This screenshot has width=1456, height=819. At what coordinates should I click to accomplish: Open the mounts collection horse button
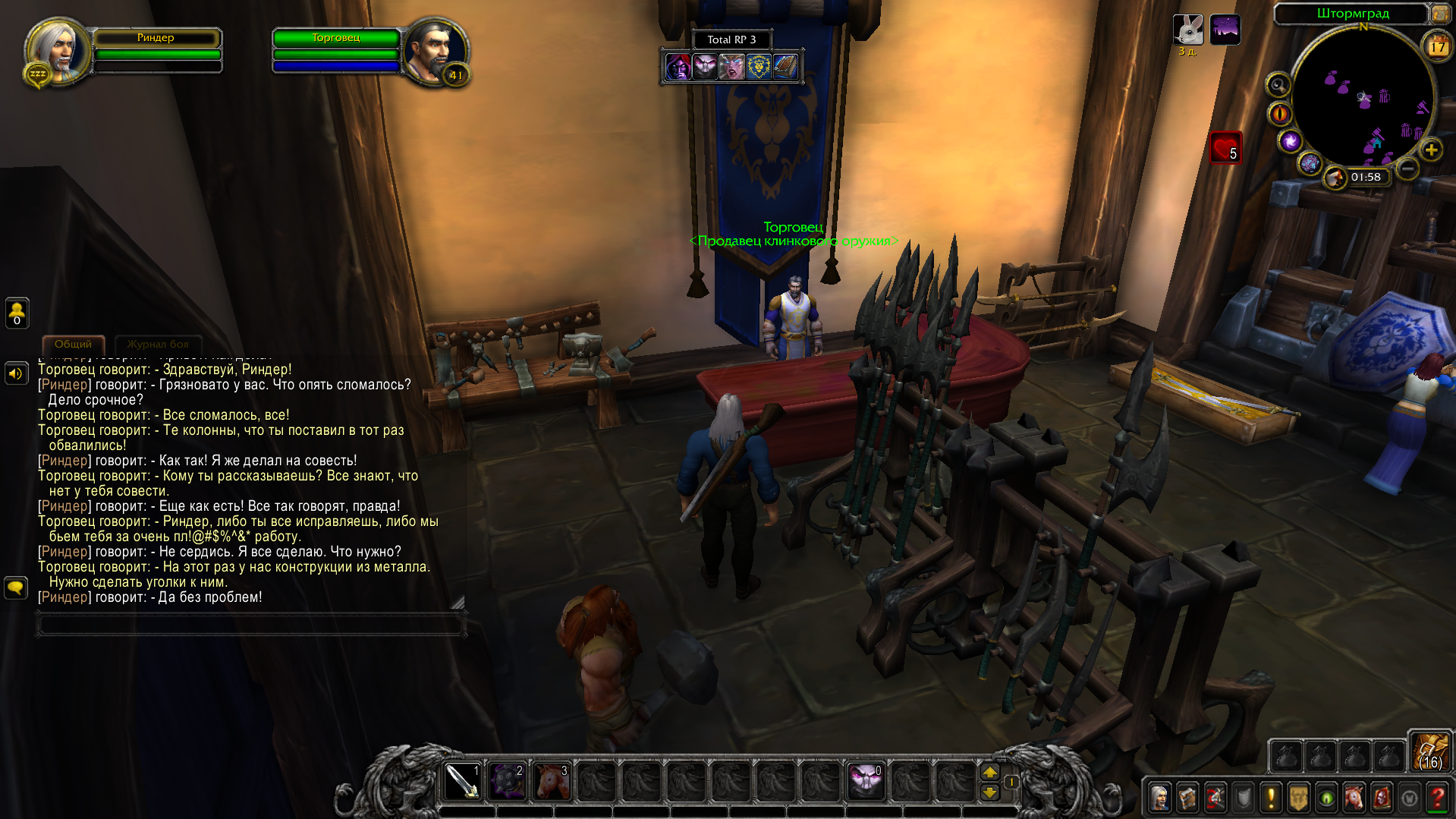point(1354,798)
